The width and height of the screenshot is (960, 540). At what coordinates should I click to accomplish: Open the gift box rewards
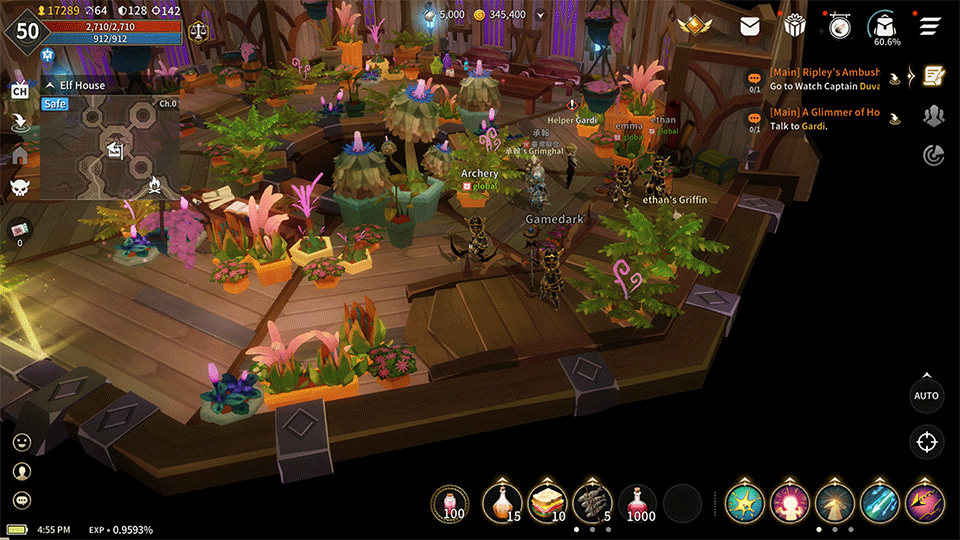coord(795,27)
